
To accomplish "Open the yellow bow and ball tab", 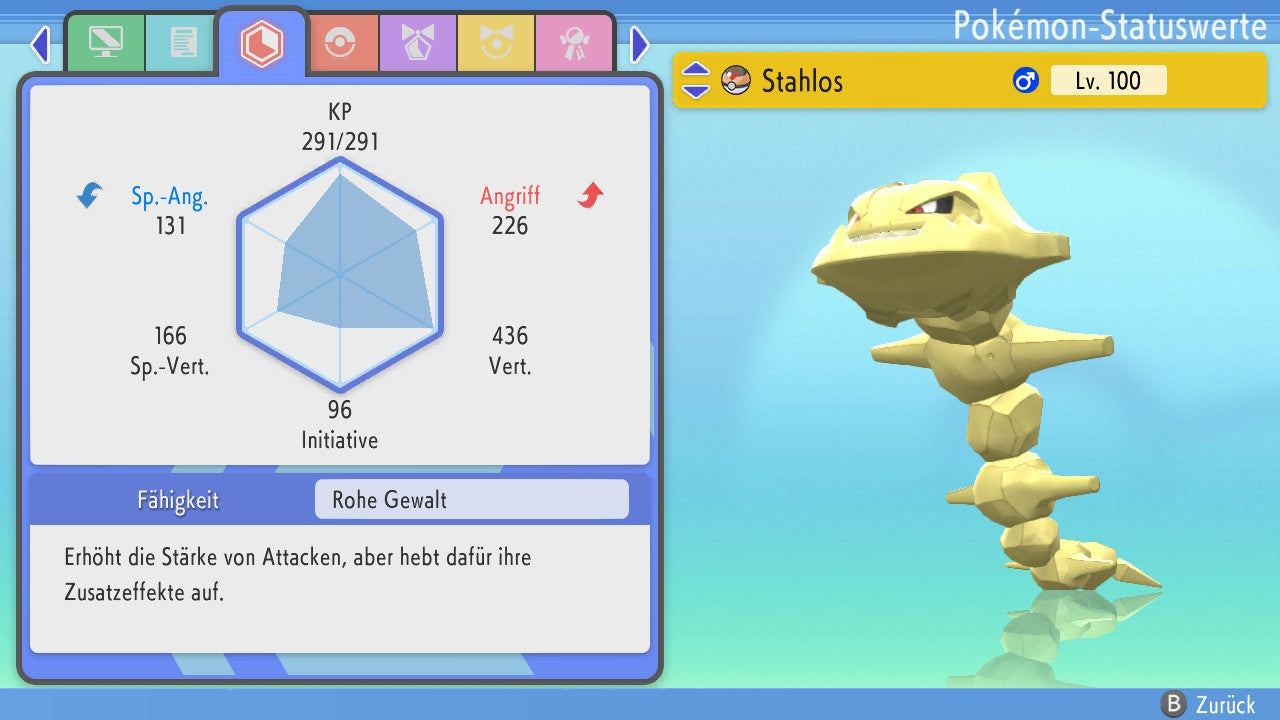I will click(x=496, y=42).
